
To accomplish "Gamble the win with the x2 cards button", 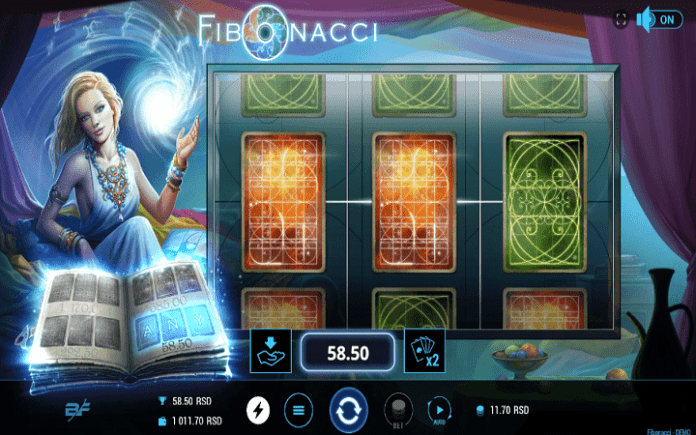I will [424, 351].
